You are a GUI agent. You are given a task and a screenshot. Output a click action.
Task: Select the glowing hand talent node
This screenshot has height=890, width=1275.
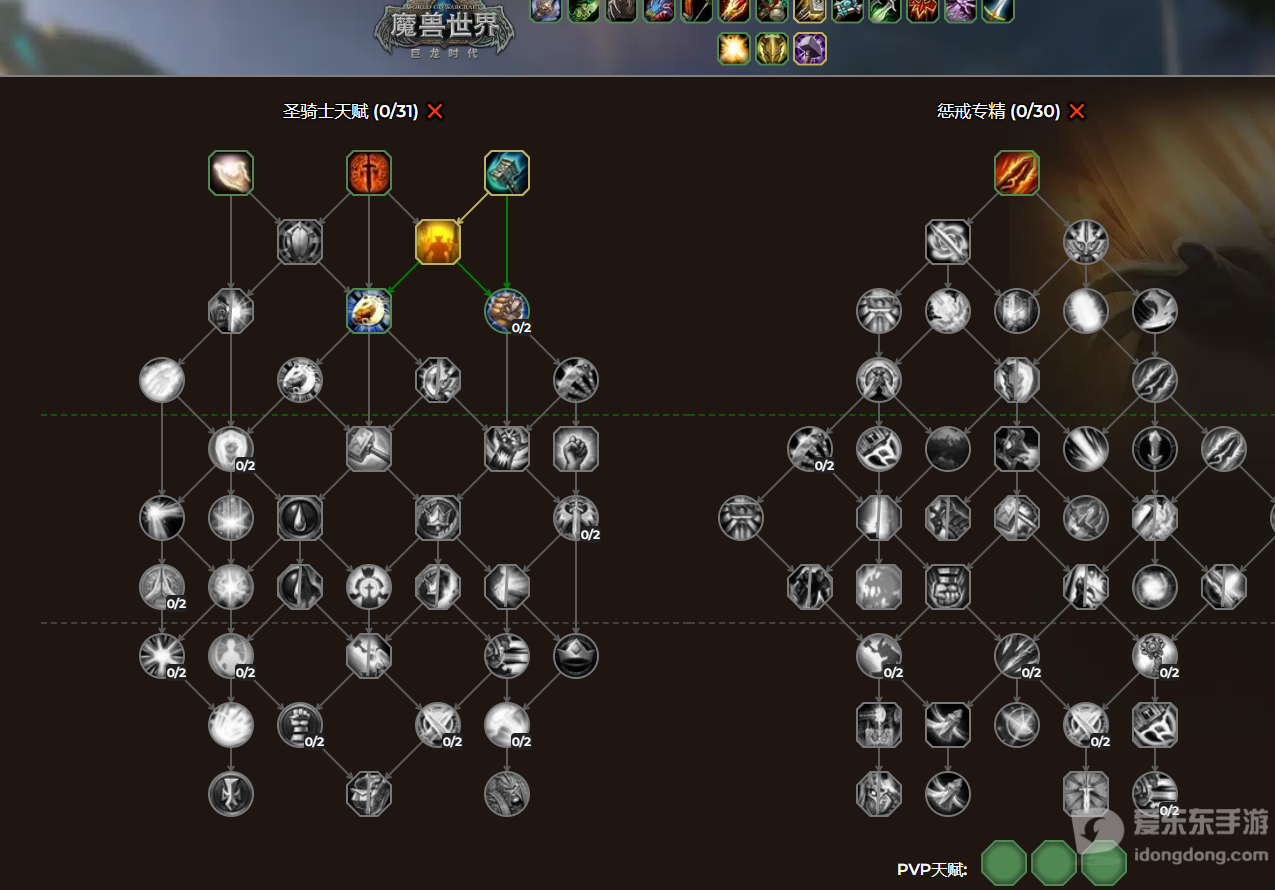click(231, 173)
